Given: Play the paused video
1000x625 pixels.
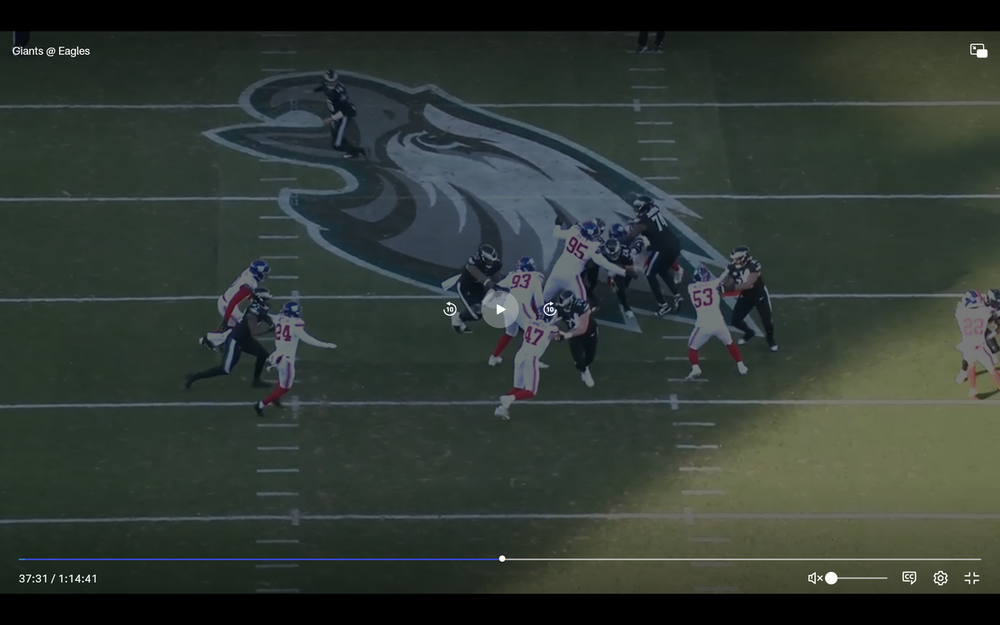Looking at the screenshot, I should click(x=500, y=309).
